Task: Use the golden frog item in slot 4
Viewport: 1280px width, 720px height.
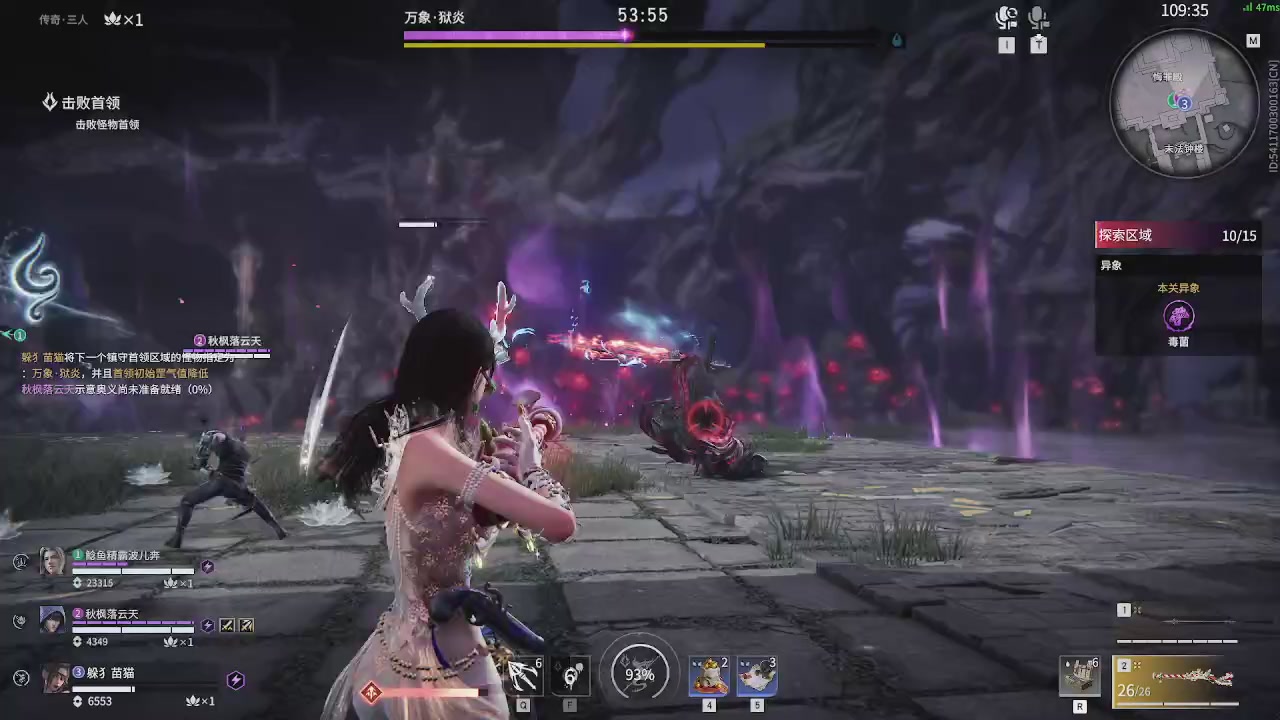Action: click(708, 673)
